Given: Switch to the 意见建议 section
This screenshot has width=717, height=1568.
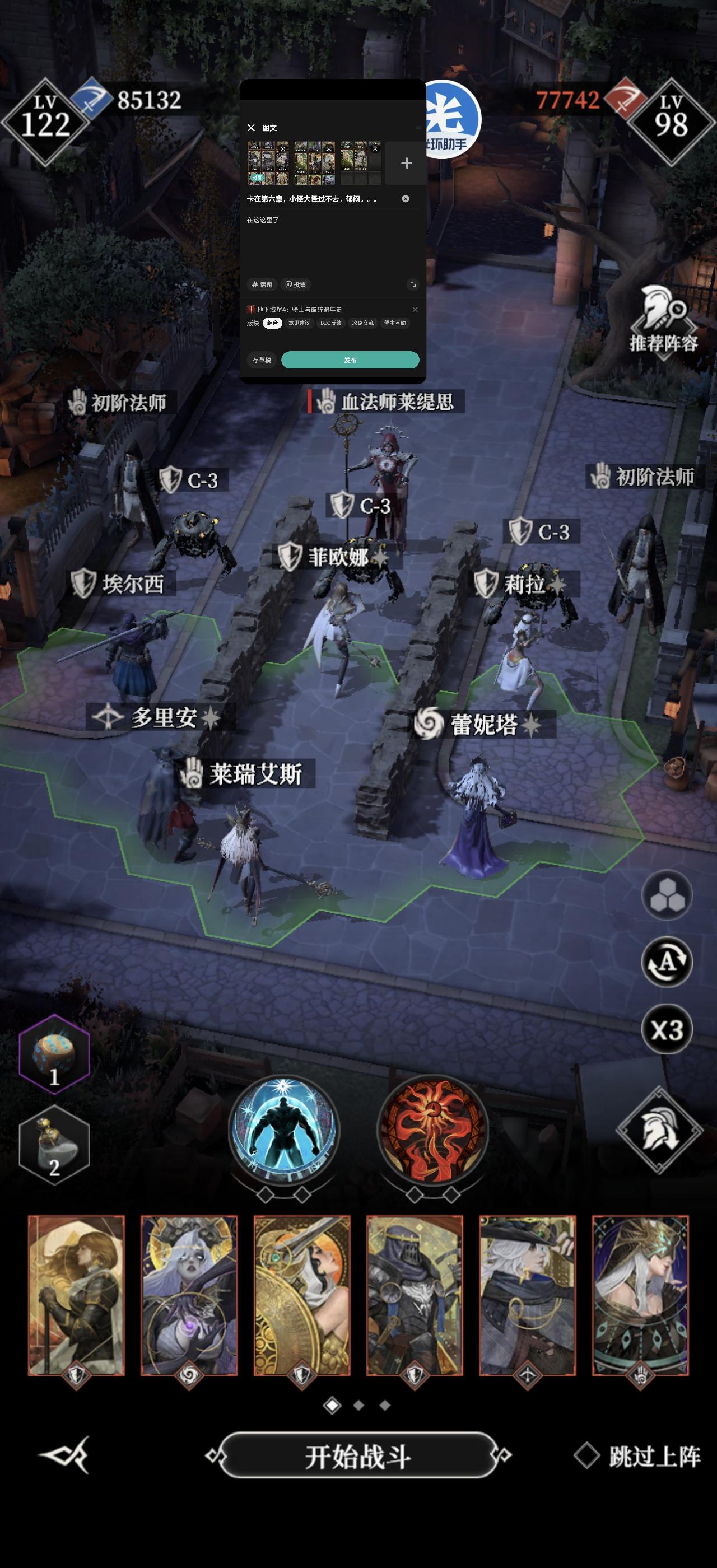Looking at the screenshot, I should coord(300,323).
